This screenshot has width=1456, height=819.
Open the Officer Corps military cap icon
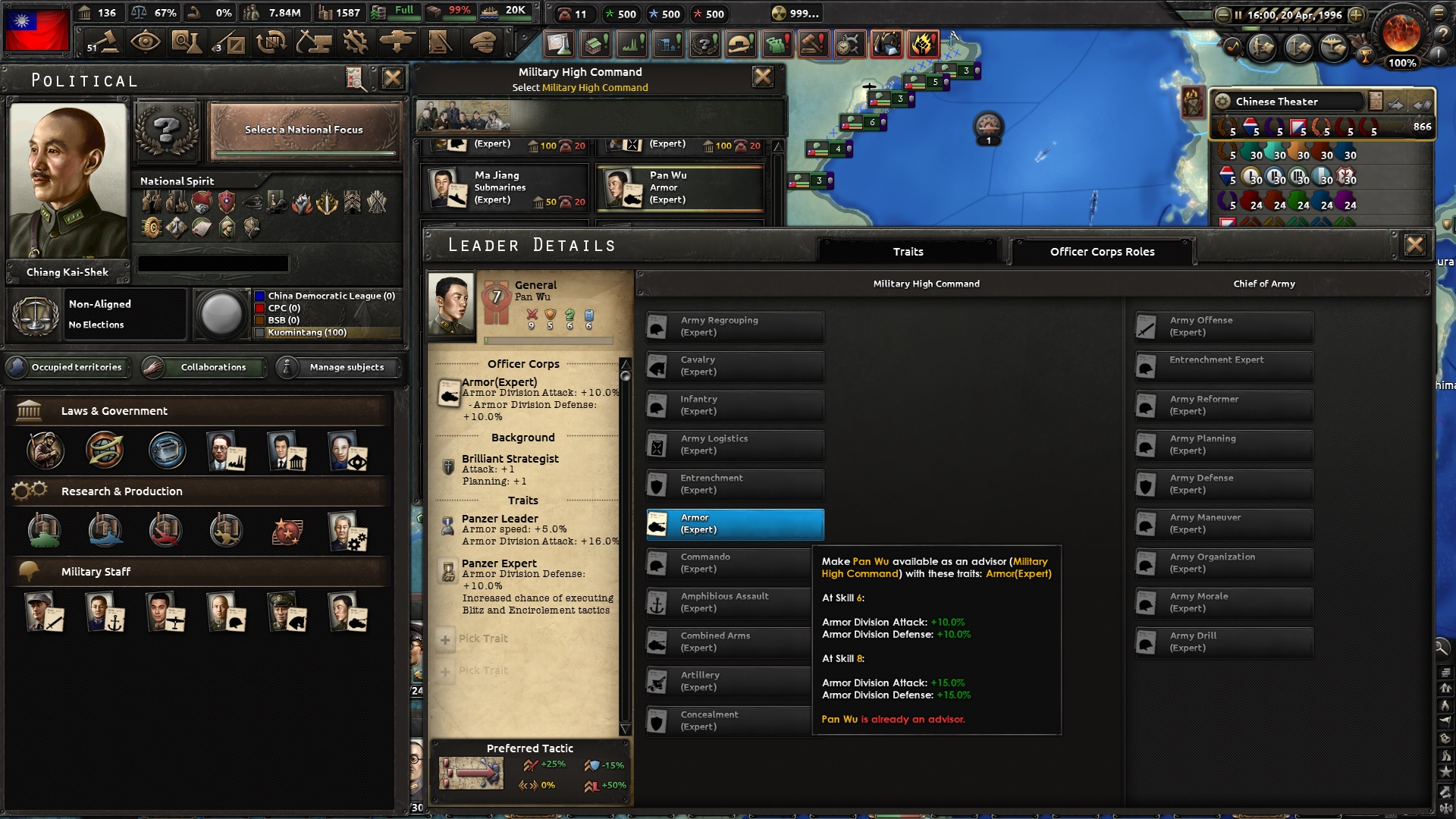point(483,42)
